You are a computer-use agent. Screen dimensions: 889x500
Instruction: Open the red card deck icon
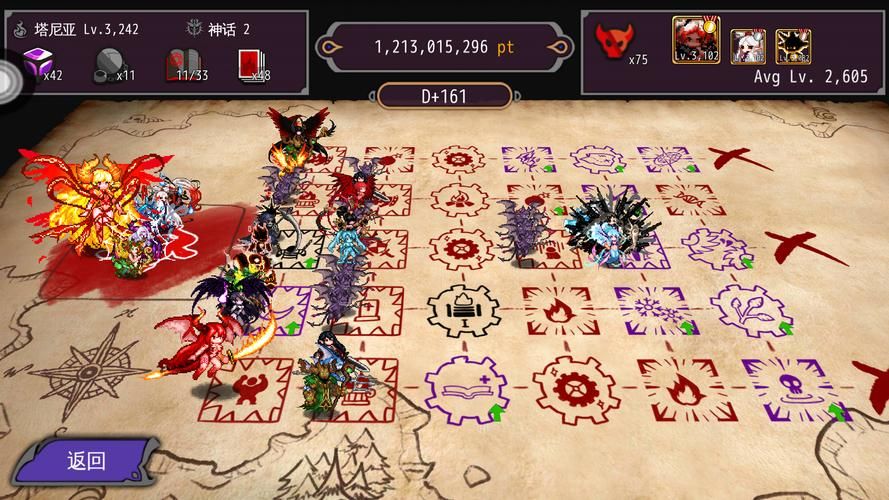(248, 66)
